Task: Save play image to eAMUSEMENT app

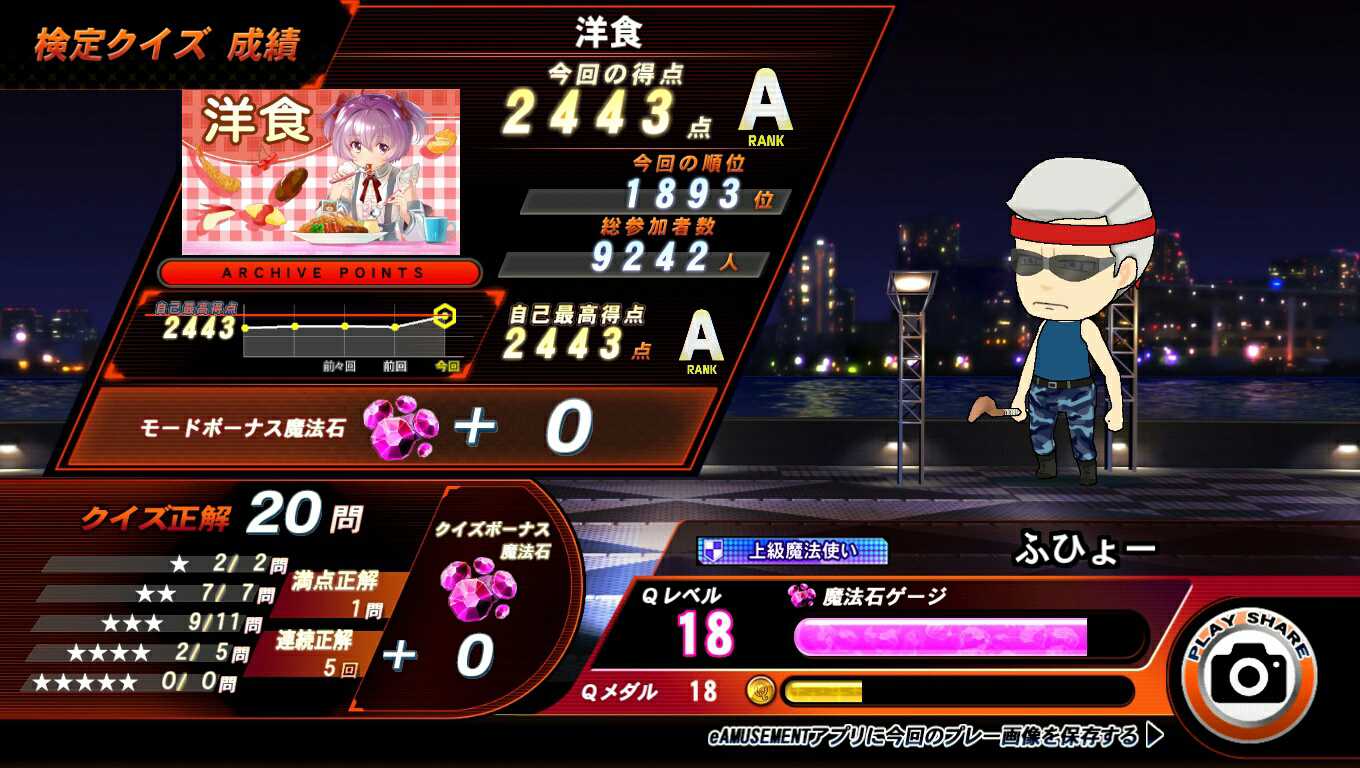Action: [x=935, y=737]
